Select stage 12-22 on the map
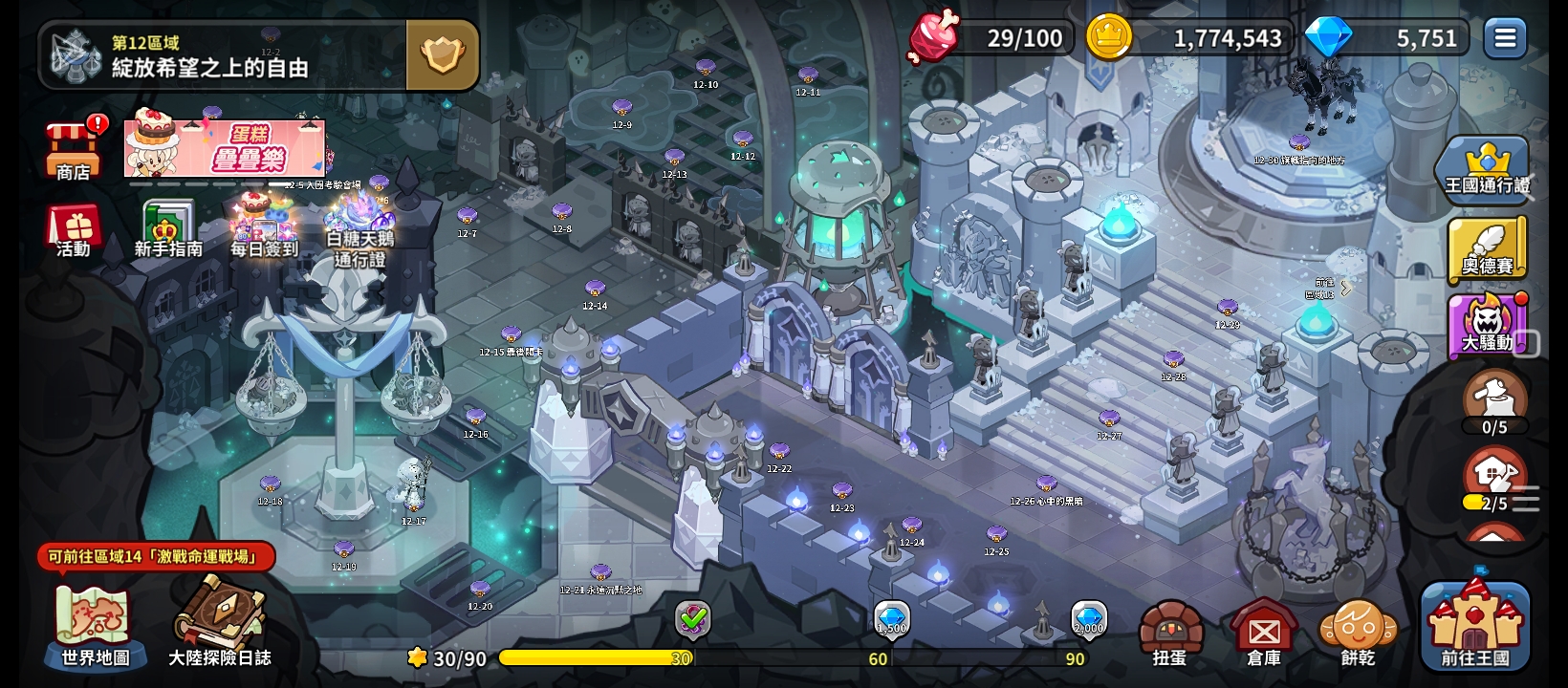Image resolution: width=1568 pixels, height=688 pixels. point(779,453)
